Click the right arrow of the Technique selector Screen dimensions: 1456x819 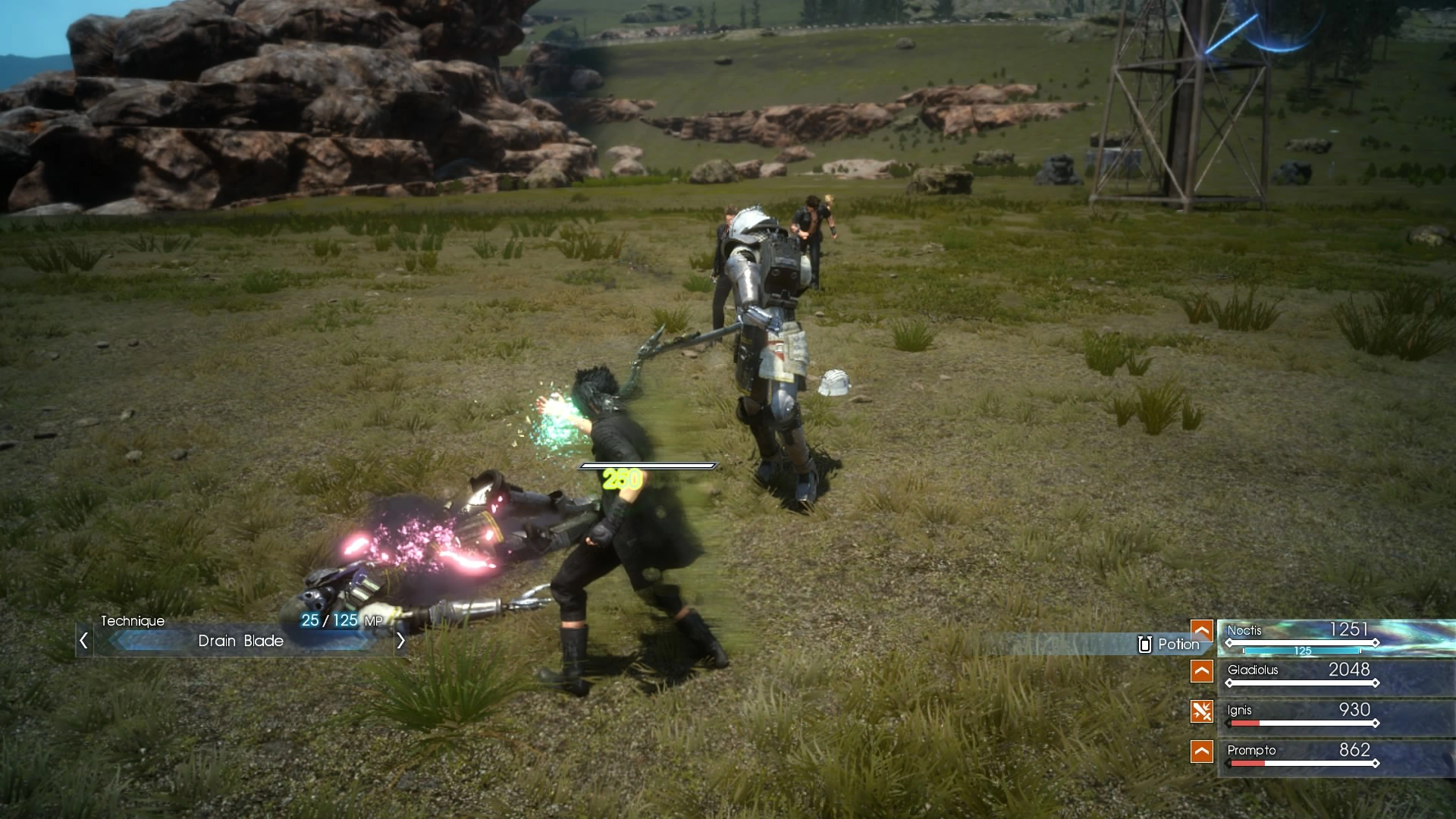click(x=401, y=641)
